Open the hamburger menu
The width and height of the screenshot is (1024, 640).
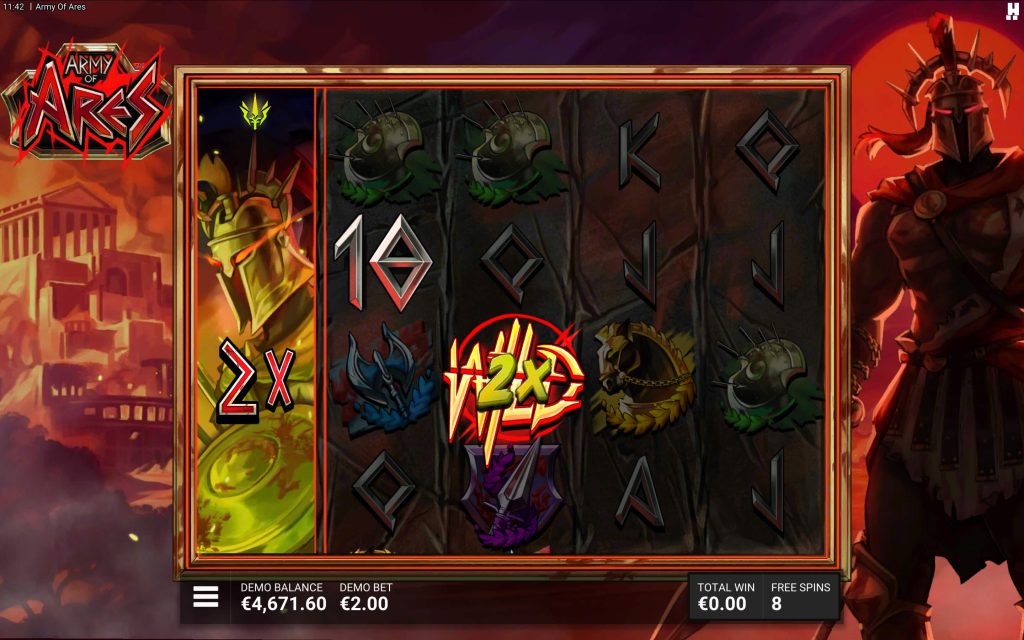[205, 597]
